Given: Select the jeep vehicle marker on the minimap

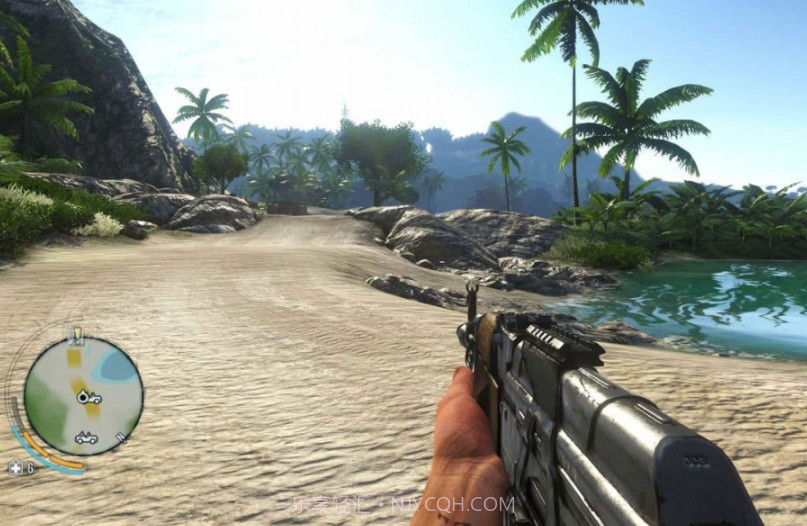Looking at the screenshot, I should coord(86,437).
